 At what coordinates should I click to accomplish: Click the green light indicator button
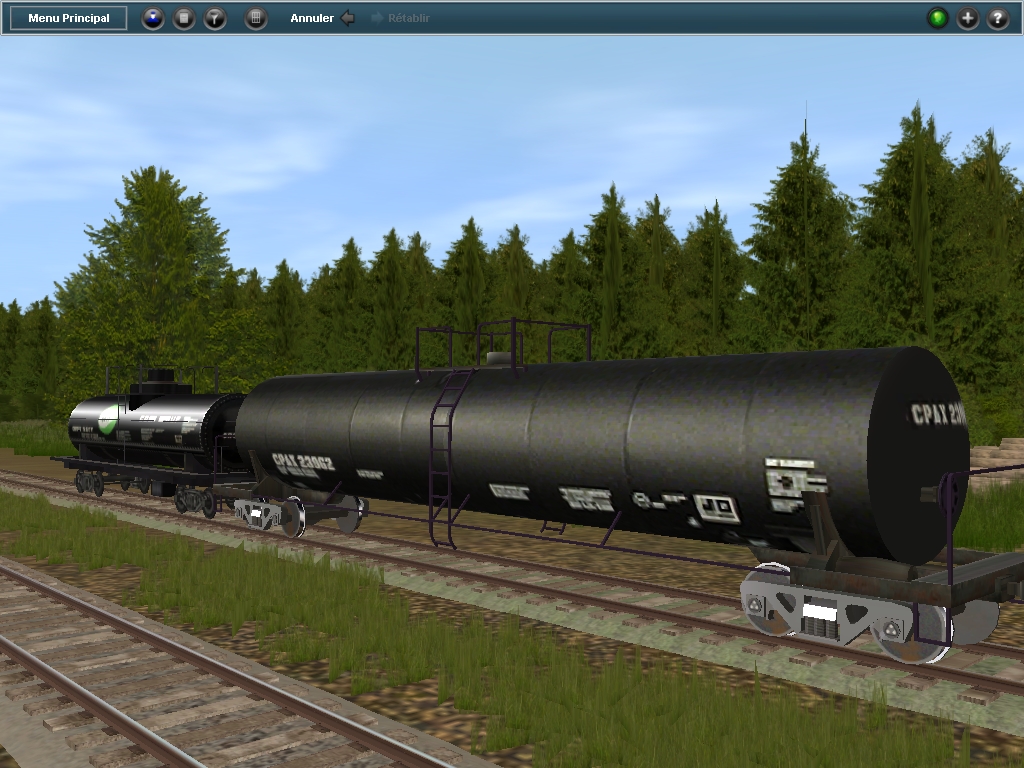click(x=937, y=18)
